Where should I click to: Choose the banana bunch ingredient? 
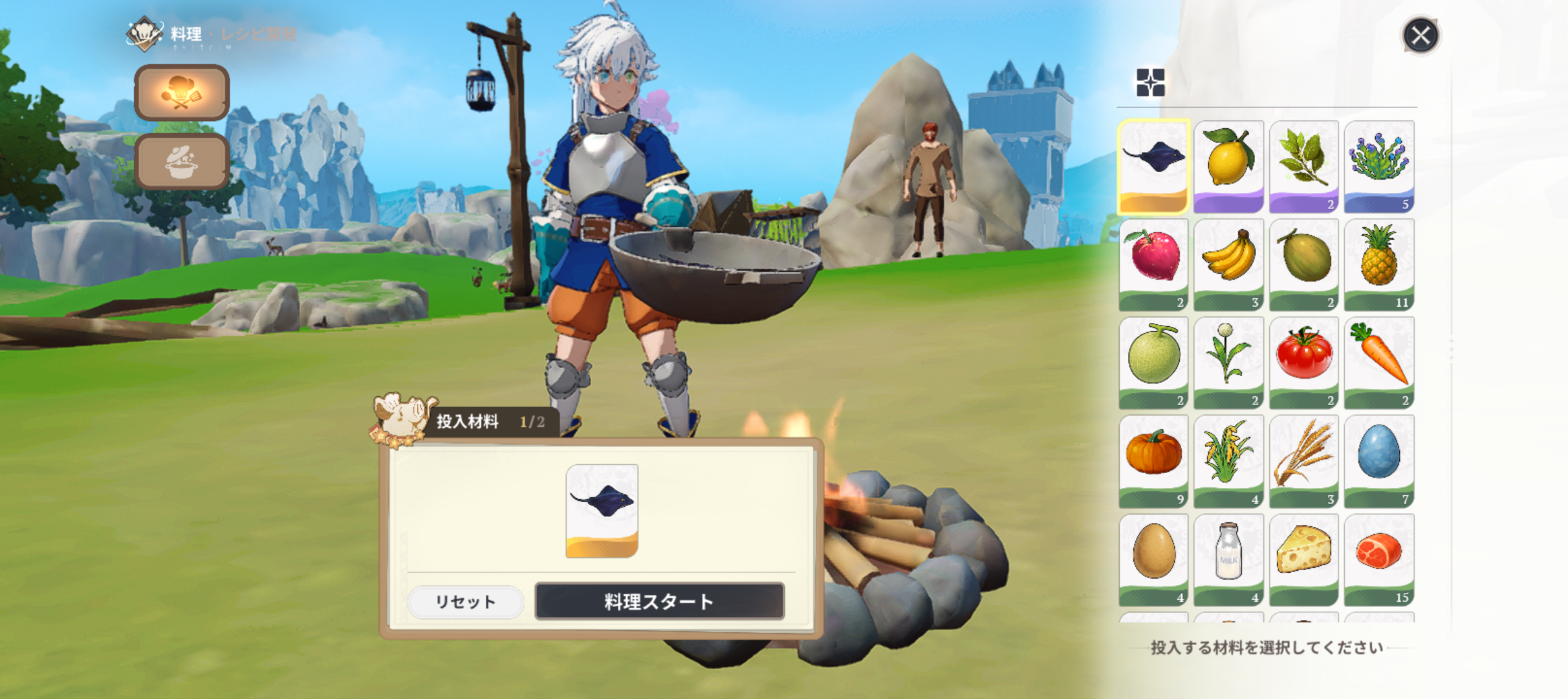click(x=1228, y=264)
